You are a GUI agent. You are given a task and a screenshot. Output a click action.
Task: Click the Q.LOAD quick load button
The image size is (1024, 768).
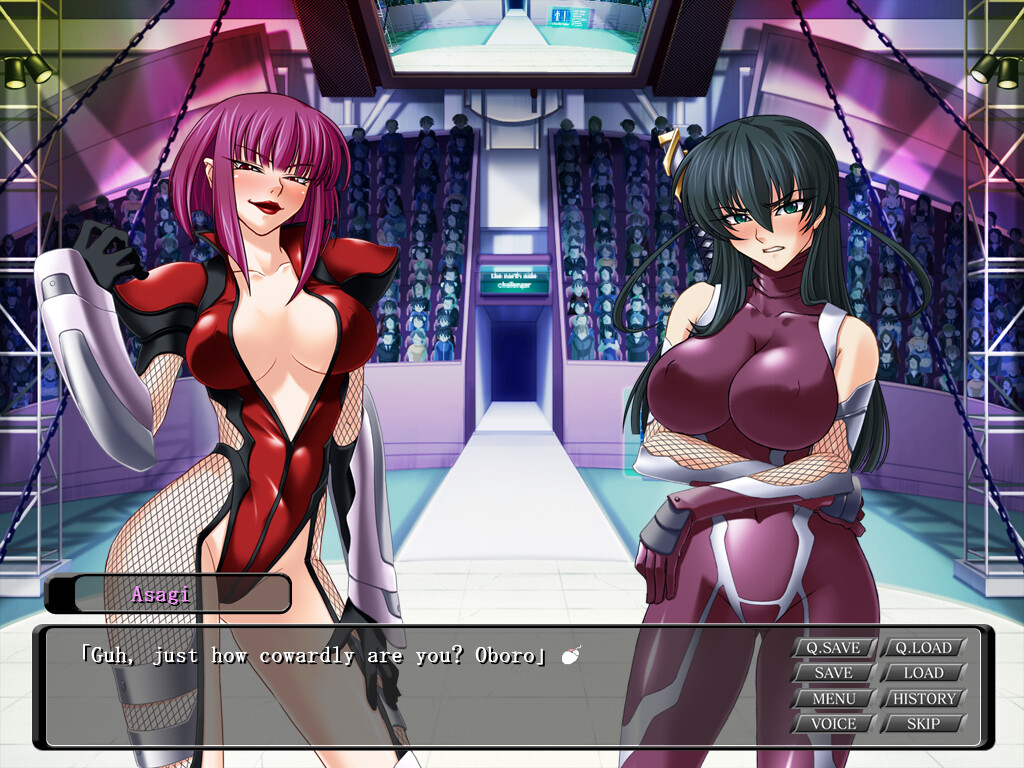pyautogui.click(x=923, y=647)
